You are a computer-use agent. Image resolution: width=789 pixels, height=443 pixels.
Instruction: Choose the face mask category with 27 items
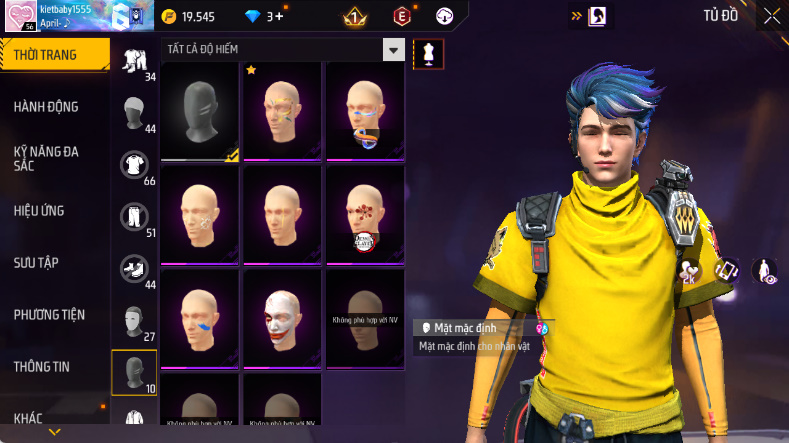[134, 320]
